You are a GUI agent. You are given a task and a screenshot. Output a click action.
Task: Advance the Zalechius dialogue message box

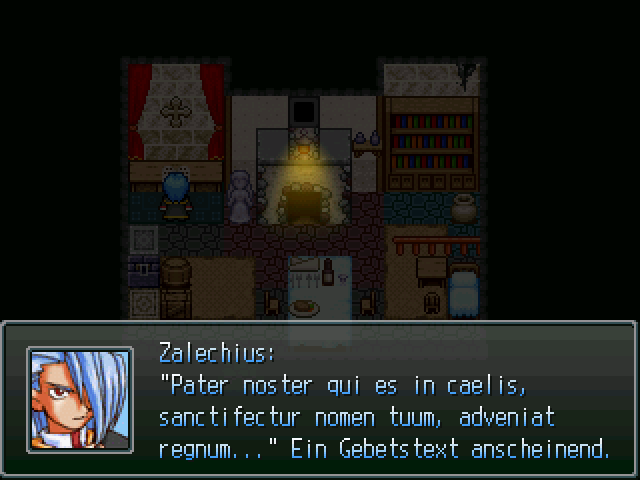(x=384, y=400)
